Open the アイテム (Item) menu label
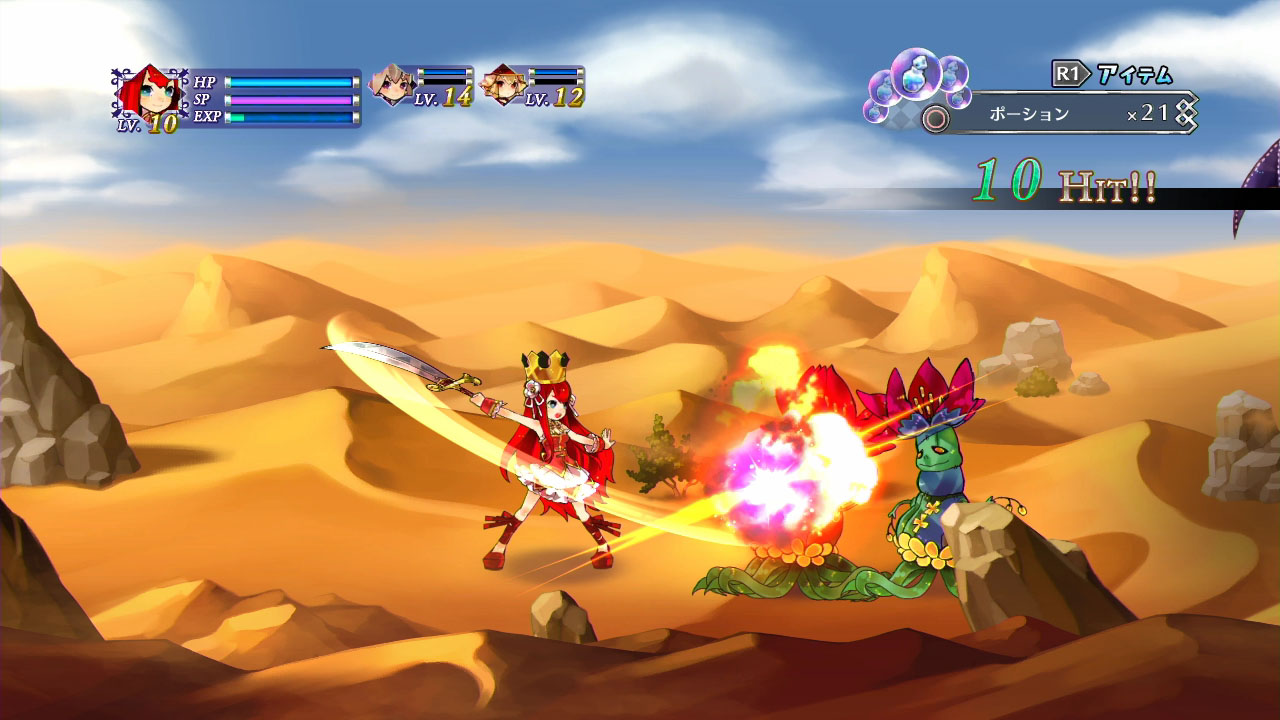 pyautogui.click(x=1134, y=72)
